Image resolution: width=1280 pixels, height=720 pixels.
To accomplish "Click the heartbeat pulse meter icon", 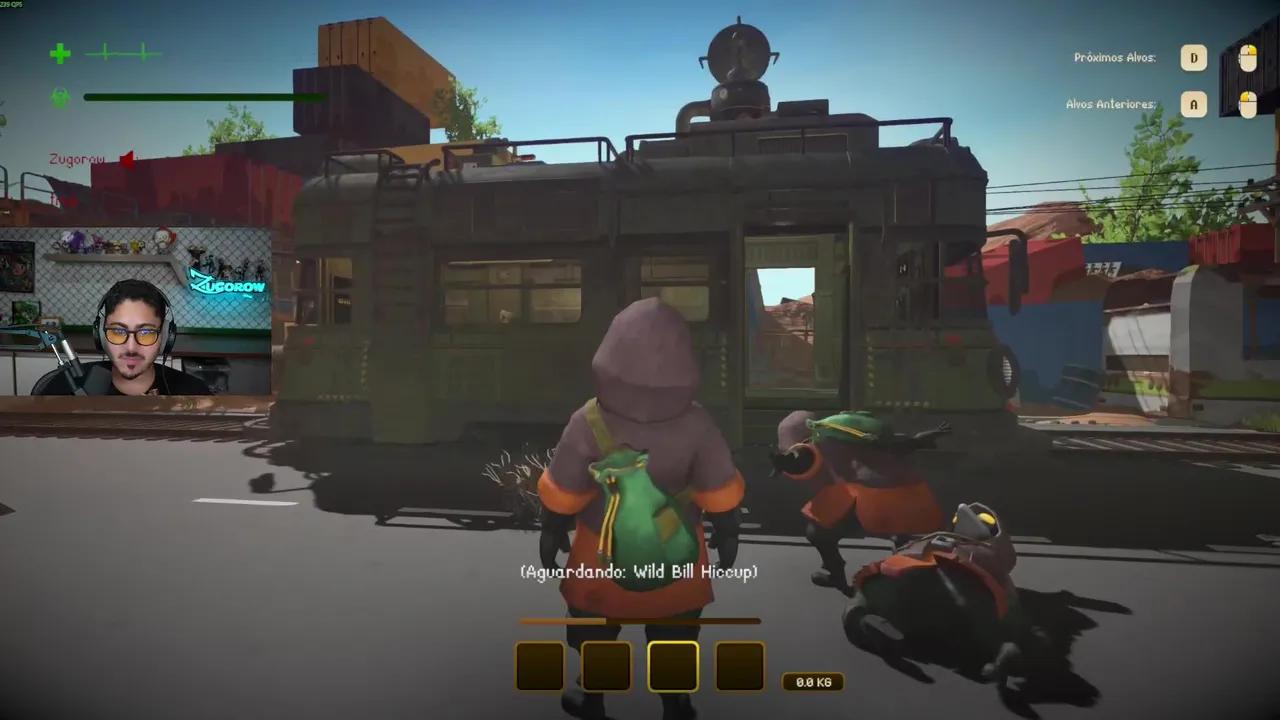I will click(122, 53).
